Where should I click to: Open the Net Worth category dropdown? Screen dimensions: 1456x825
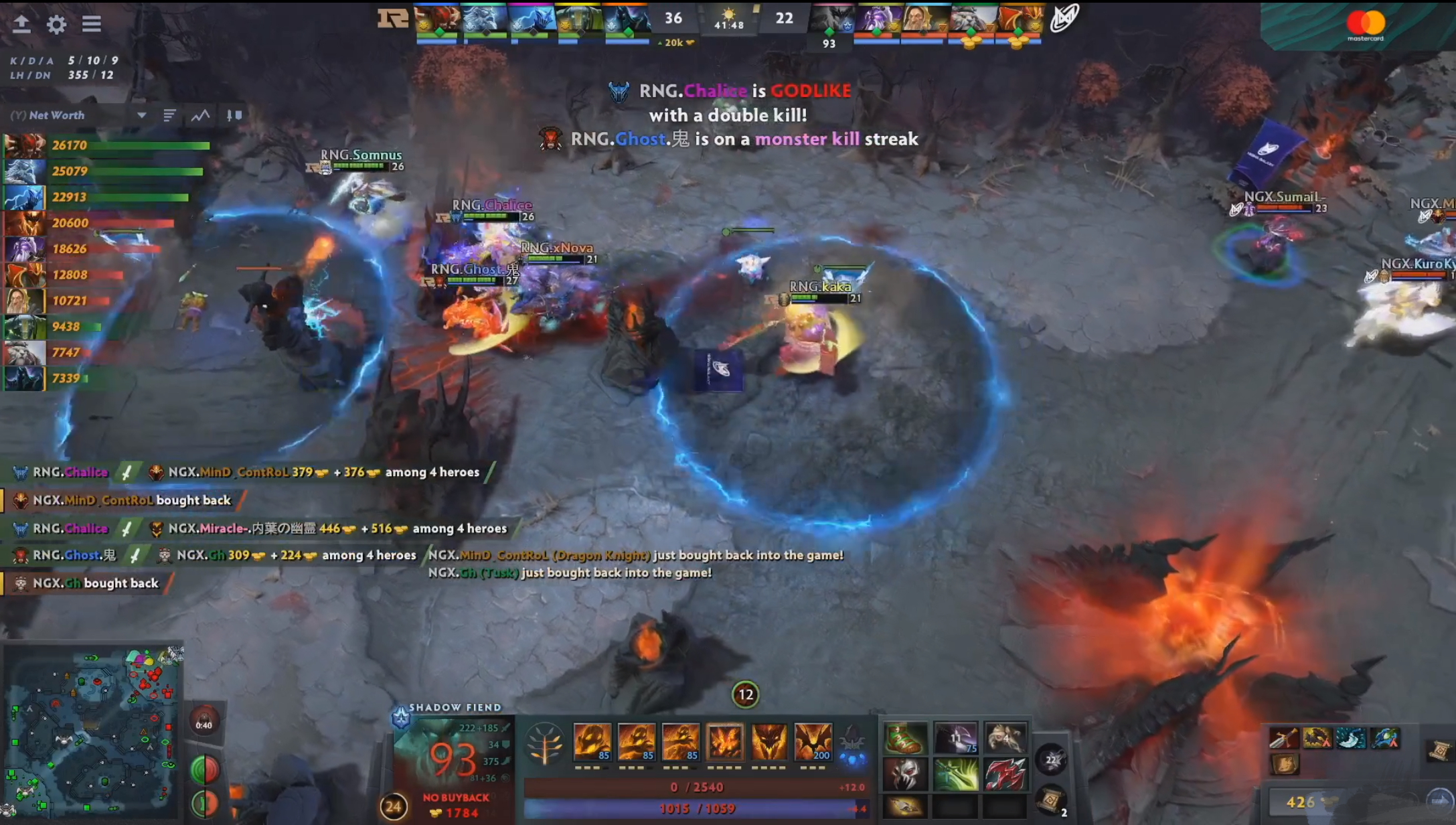[142, 115]
